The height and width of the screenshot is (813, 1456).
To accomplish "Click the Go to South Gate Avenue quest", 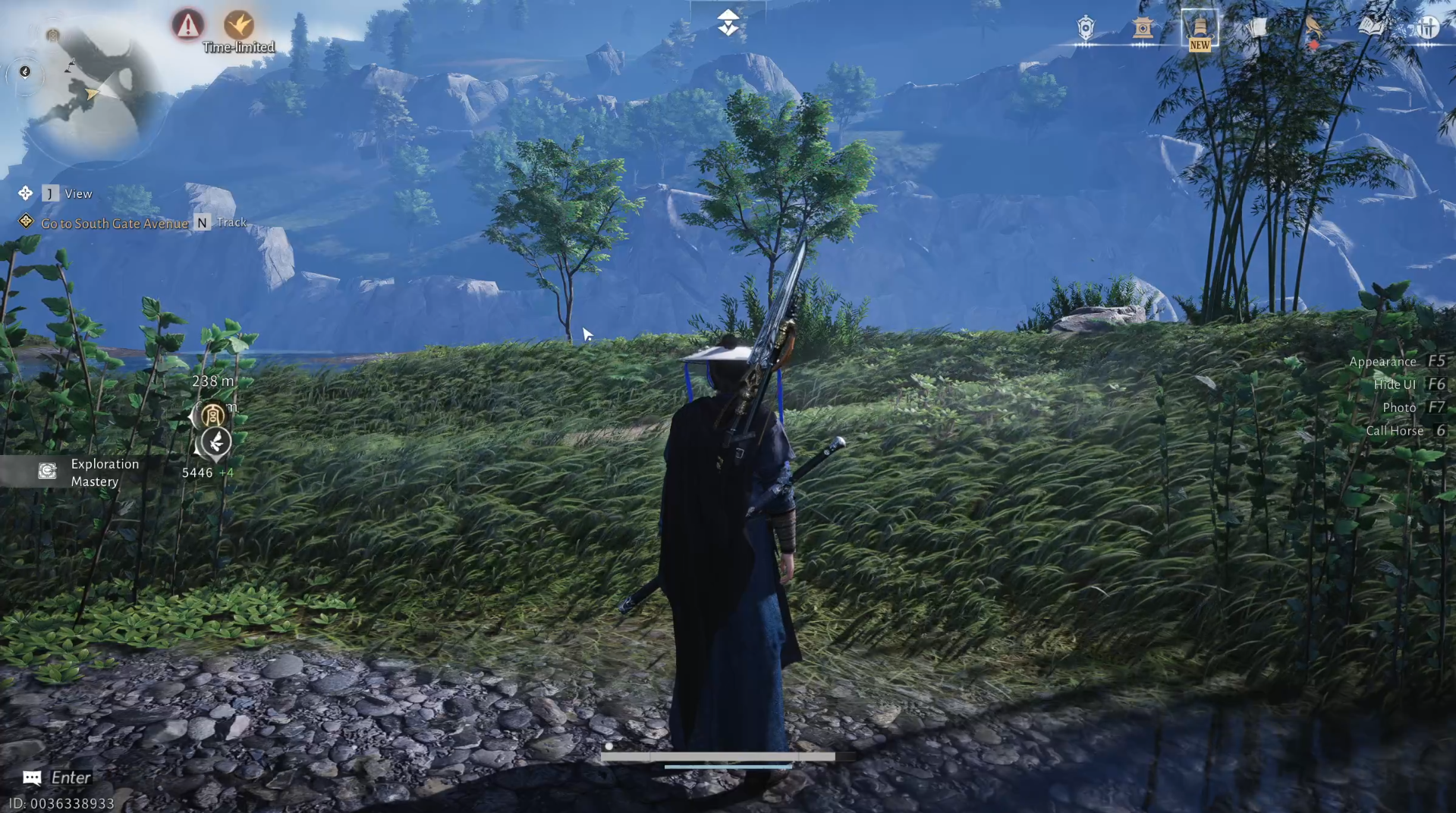I will (x=115, y=222).
